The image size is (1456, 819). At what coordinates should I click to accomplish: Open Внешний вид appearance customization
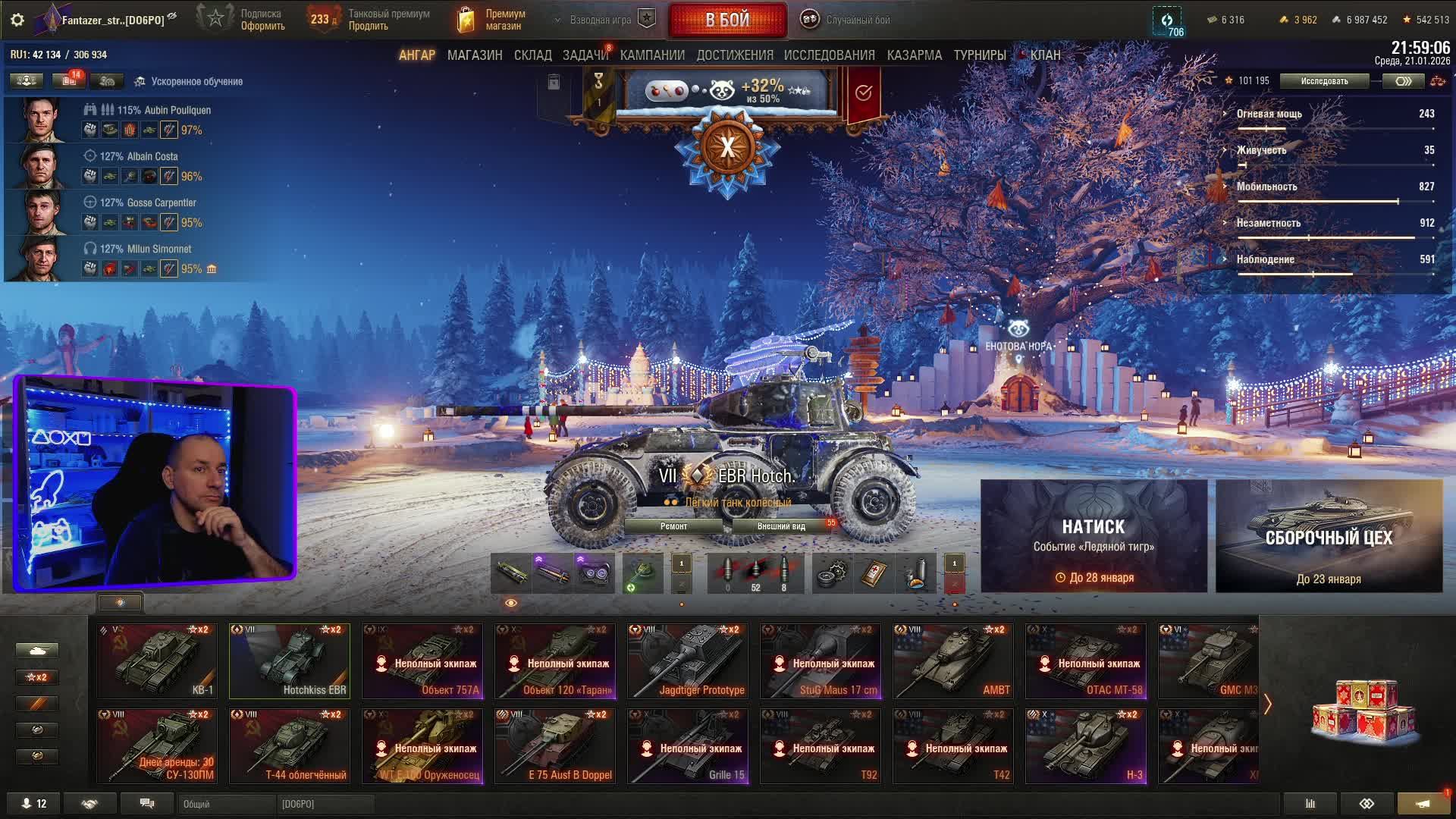coord(781,526)
